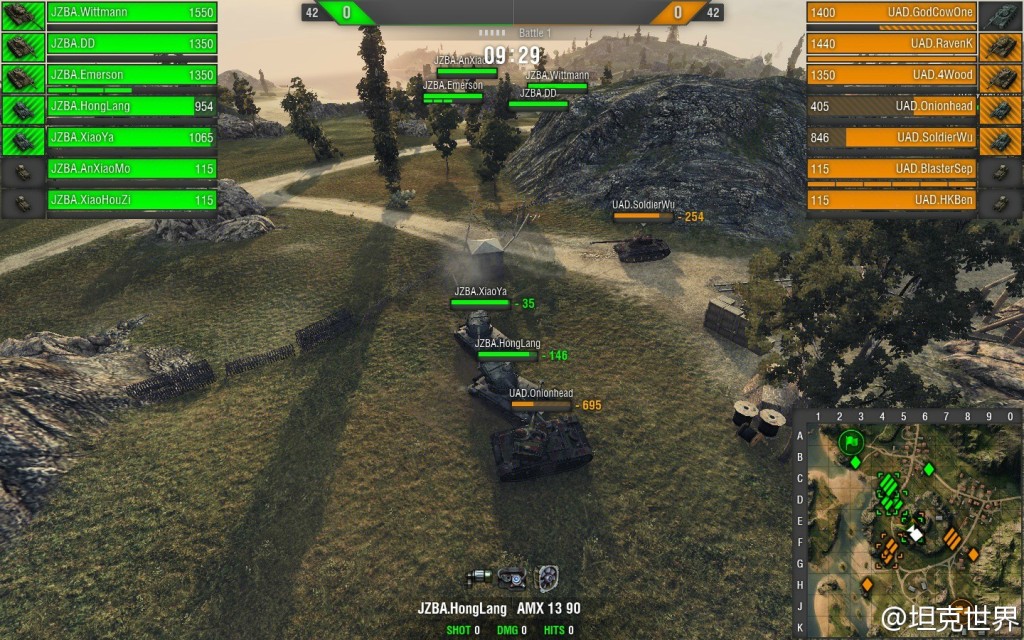Screen dimensions: 1024x640
Task: Select JZBA.Wittmann in the team list
Action: click(132, 13)
